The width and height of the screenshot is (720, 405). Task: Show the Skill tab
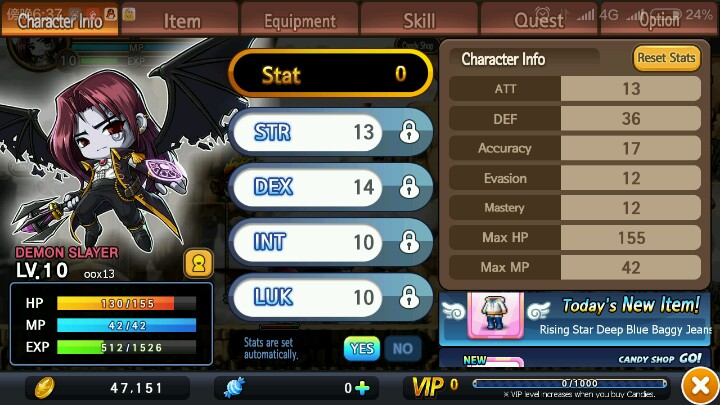tap(419, 20)
